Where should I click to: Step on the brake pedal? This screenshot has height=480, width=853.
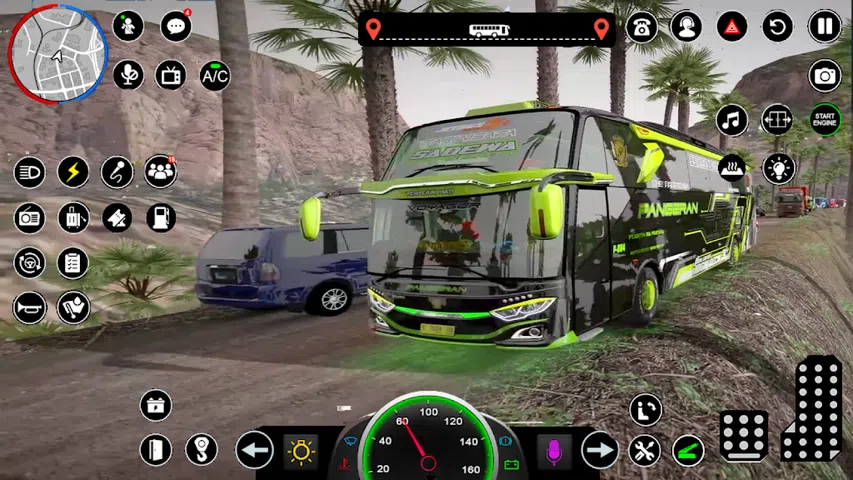pyautogui.click(x=744, y=436)
